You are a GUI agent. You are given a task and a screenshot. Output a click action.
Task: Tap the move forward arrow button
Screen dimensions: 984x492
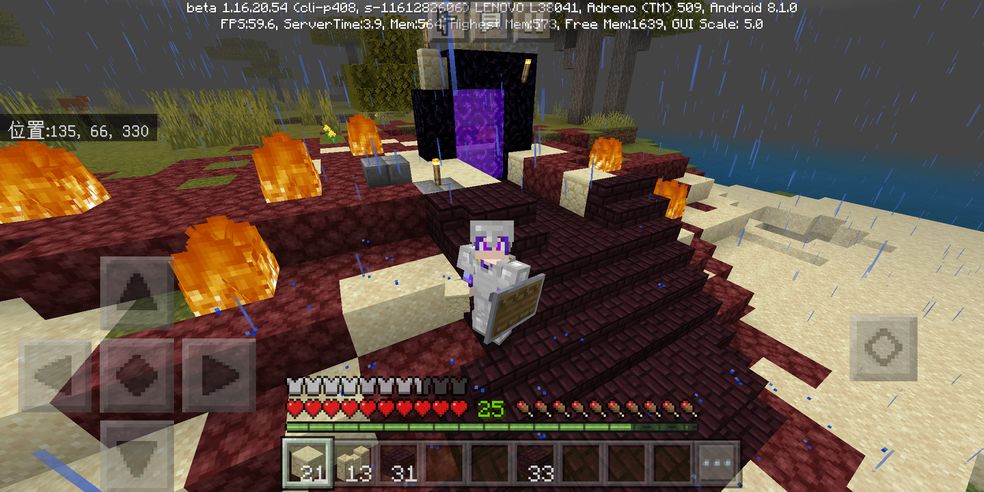point(137,293)
